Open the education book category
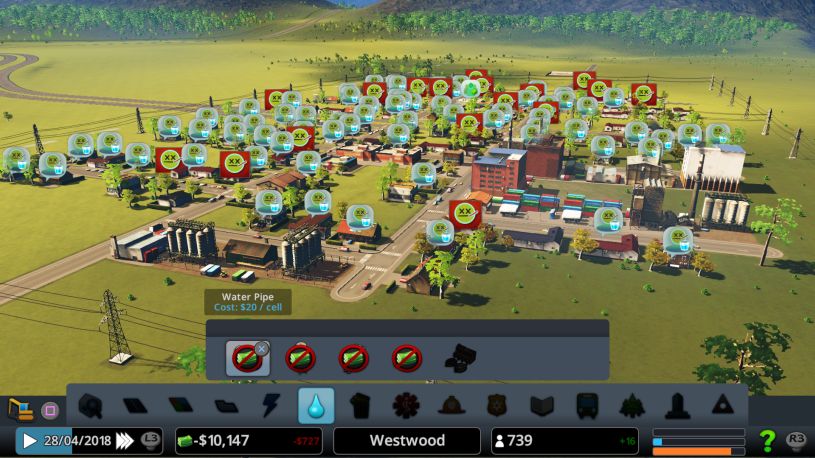 pyautogui.click(x=541, y=406)
